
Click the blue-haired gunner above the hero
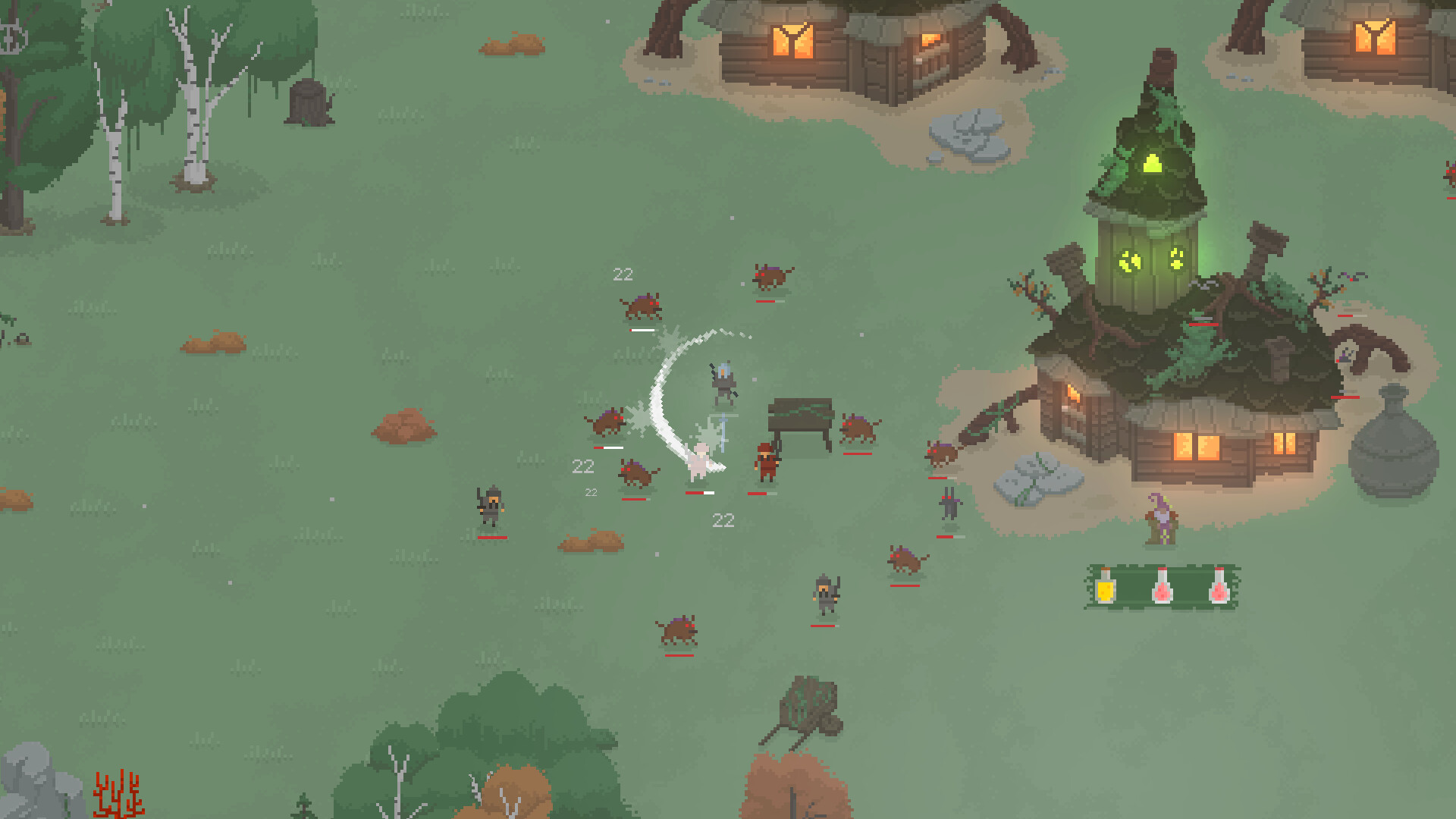coord(723,383)
